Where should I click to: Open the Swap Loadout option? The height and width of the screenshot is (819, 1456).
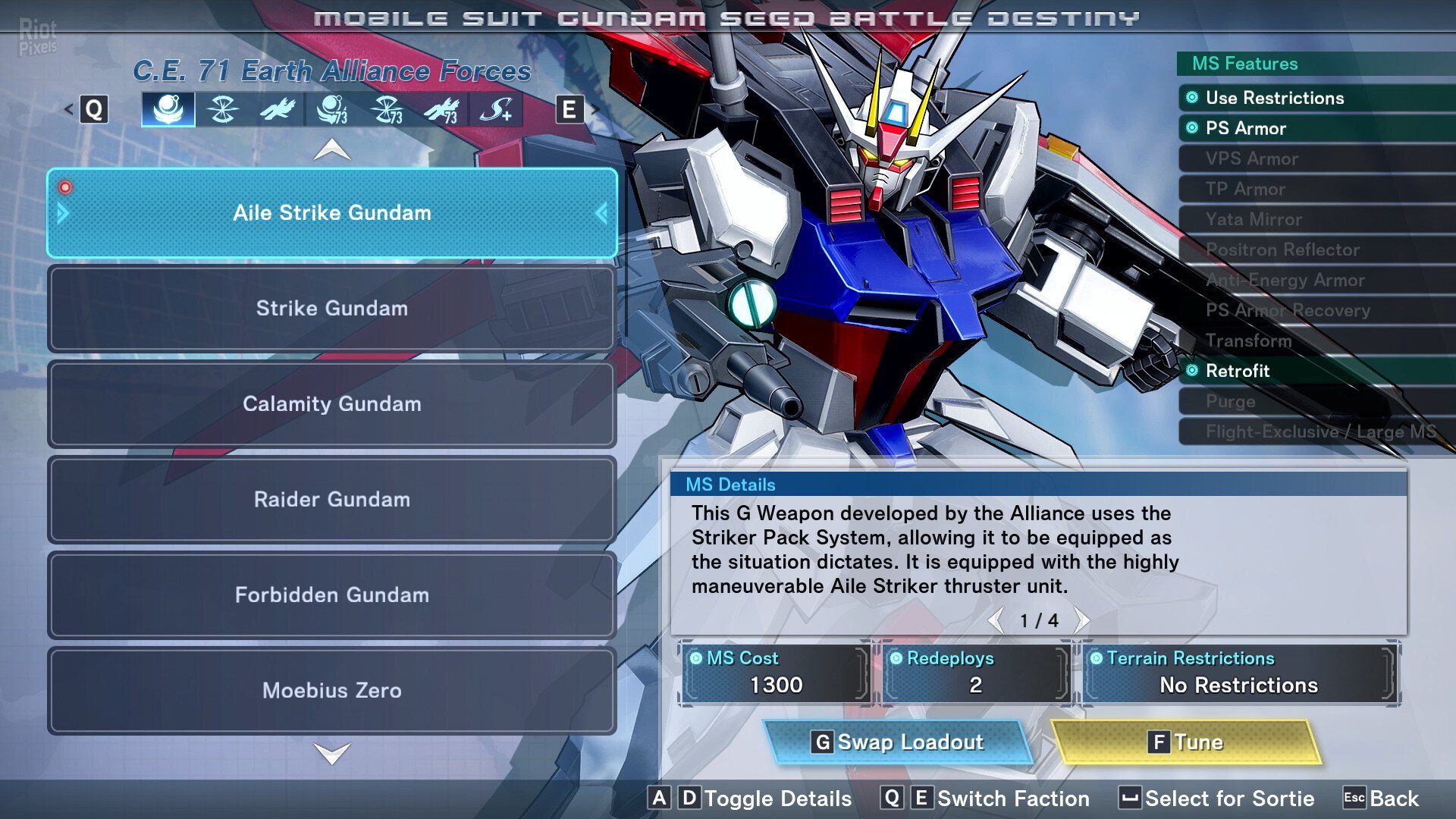(x=899, y=742)
